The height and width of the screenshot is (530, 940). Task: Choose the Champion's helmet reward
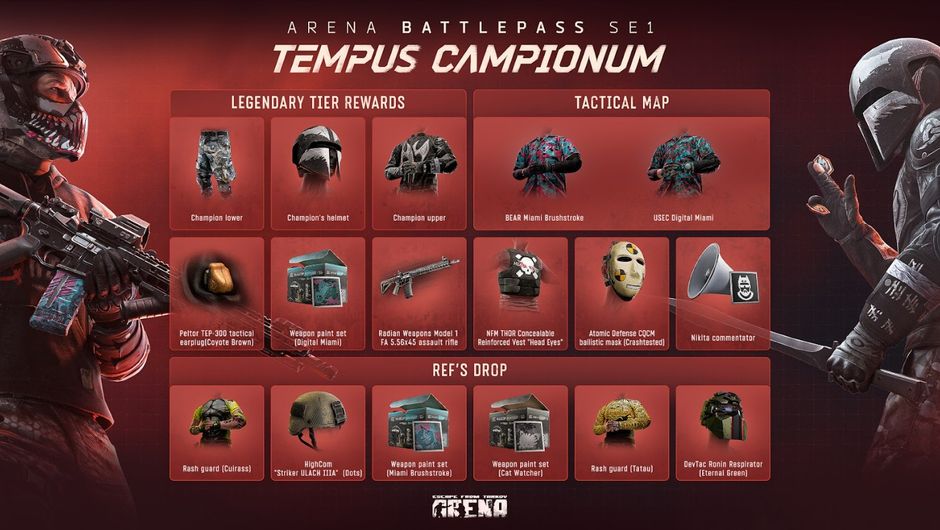pyautogui.click(x=317, y=173)
